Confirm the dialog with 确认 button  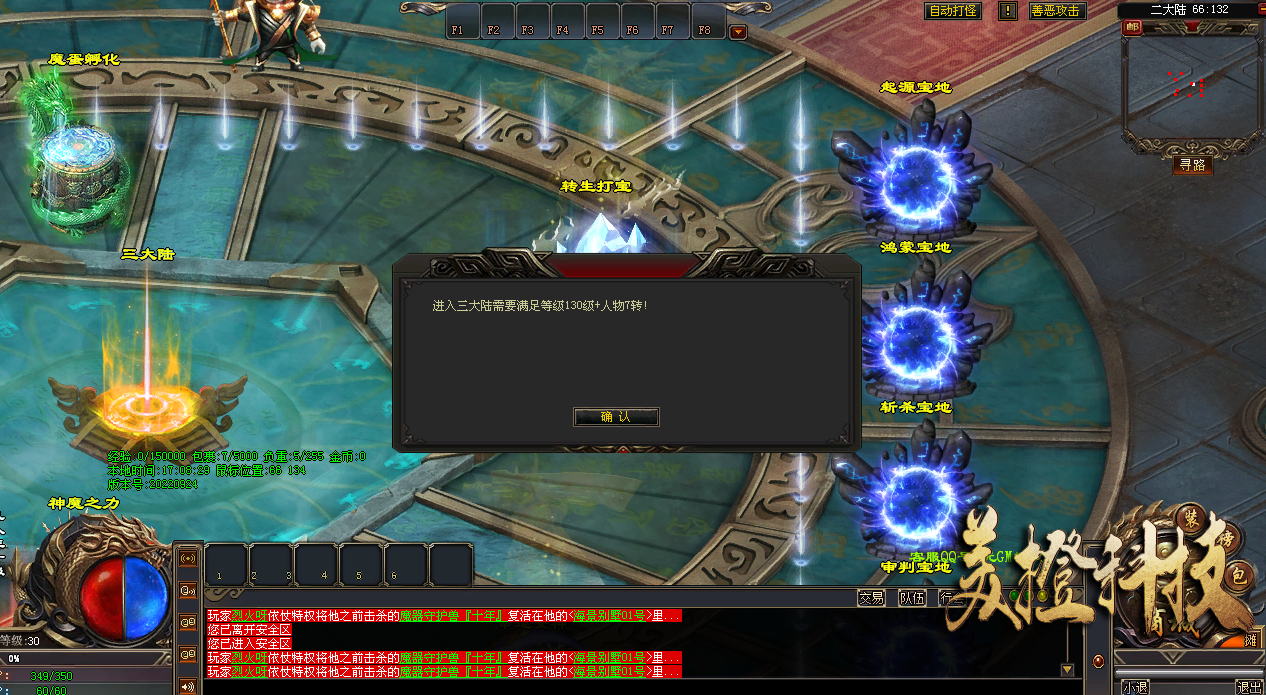615,417
